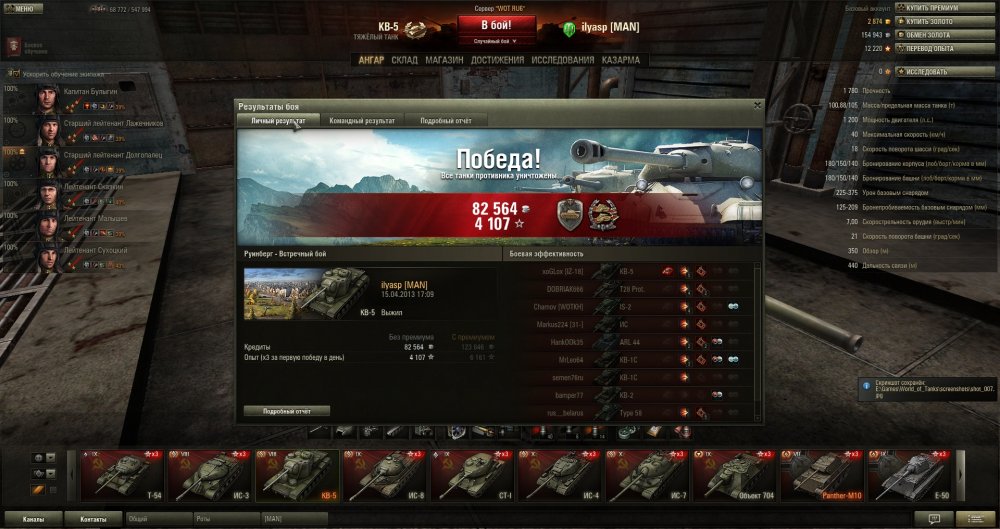Switch to the СКЛАД tab

click(x=405, y=60)
